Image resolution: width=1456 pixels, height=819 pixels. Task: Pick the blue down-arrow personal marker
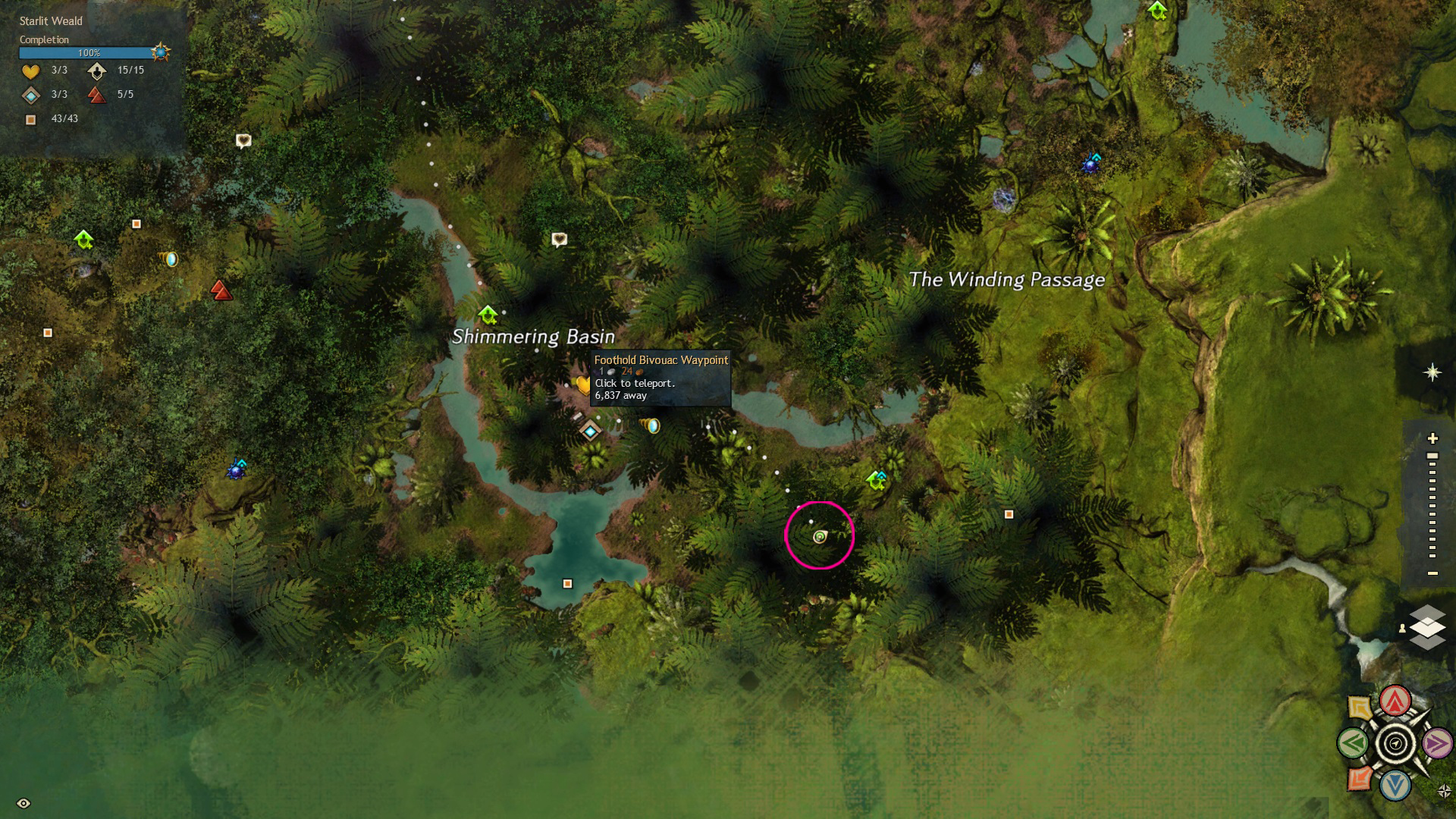1395,786
